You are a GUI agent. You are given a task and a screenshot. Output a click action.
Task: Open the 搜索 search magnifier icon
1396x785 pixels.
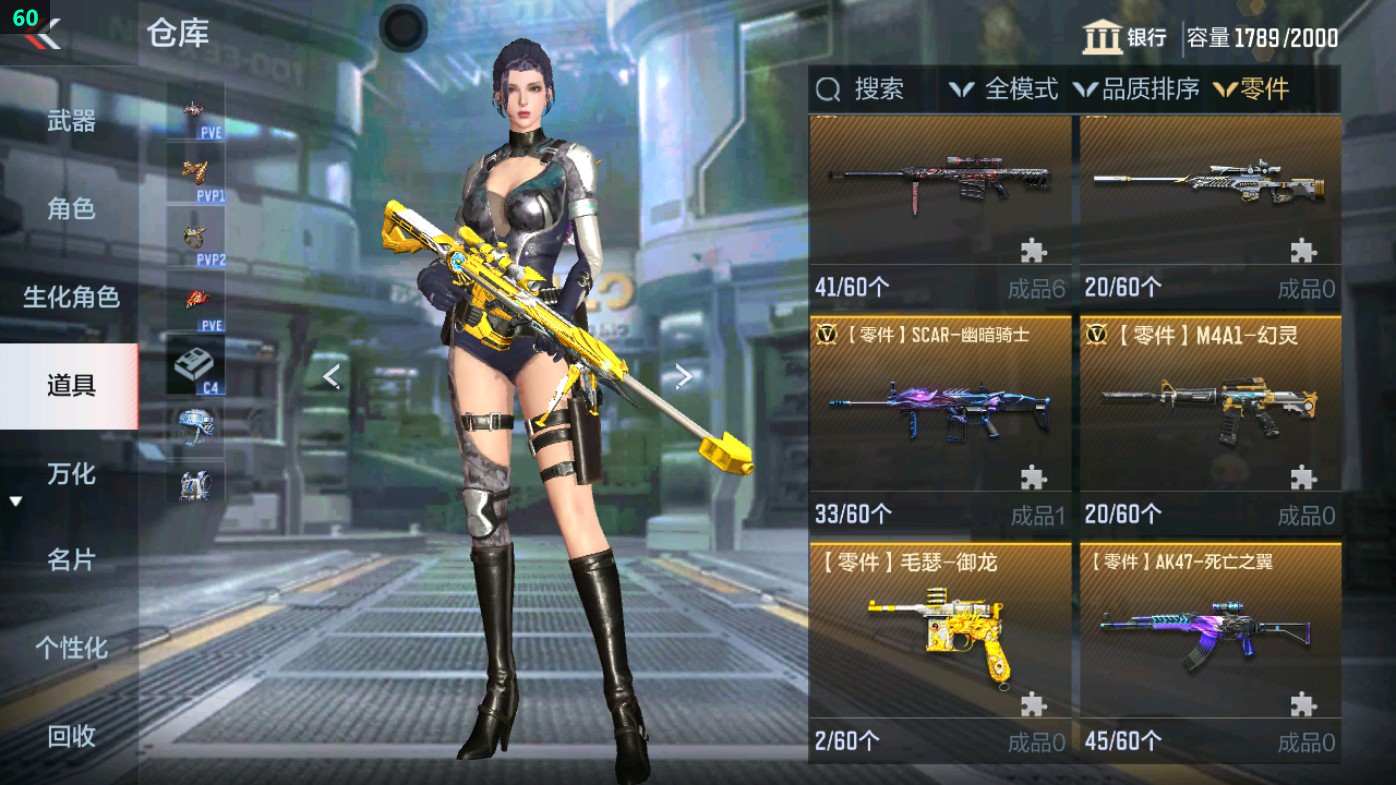coord(826,90)
